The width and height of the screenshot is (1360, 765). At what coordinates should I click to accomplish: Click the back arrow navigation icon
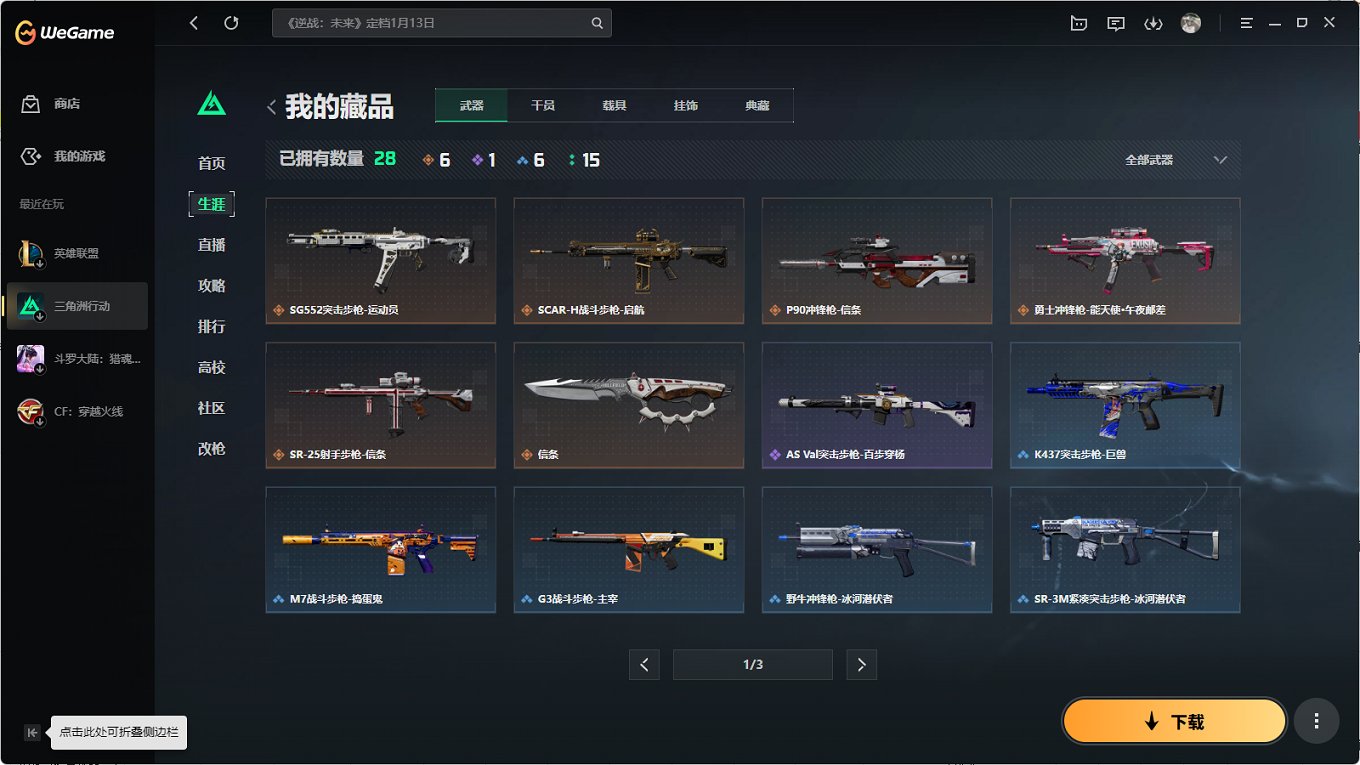coord(193,22)
